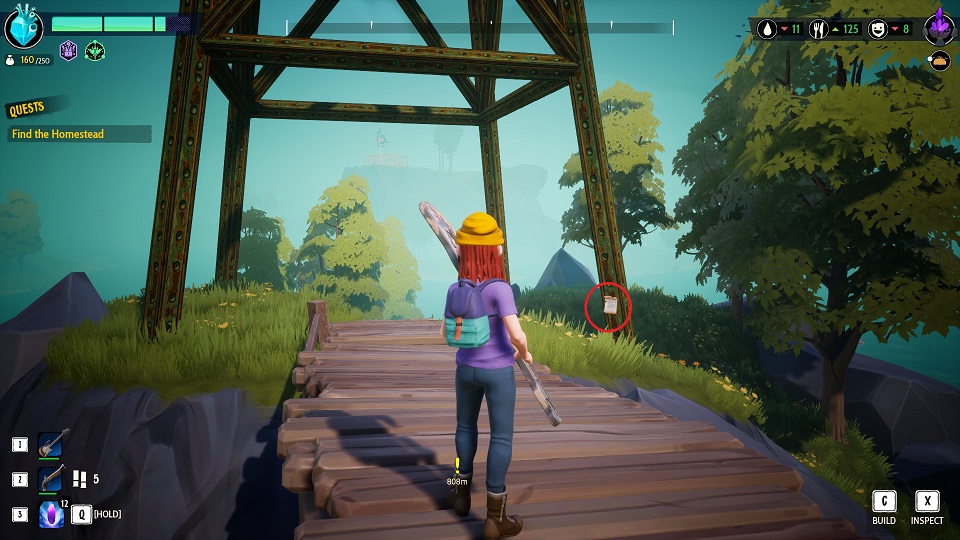The height and width of the screenshot is (540, 960).
Task: Select the purple hexagon status buff icon
Action: [x=69, y=50]
